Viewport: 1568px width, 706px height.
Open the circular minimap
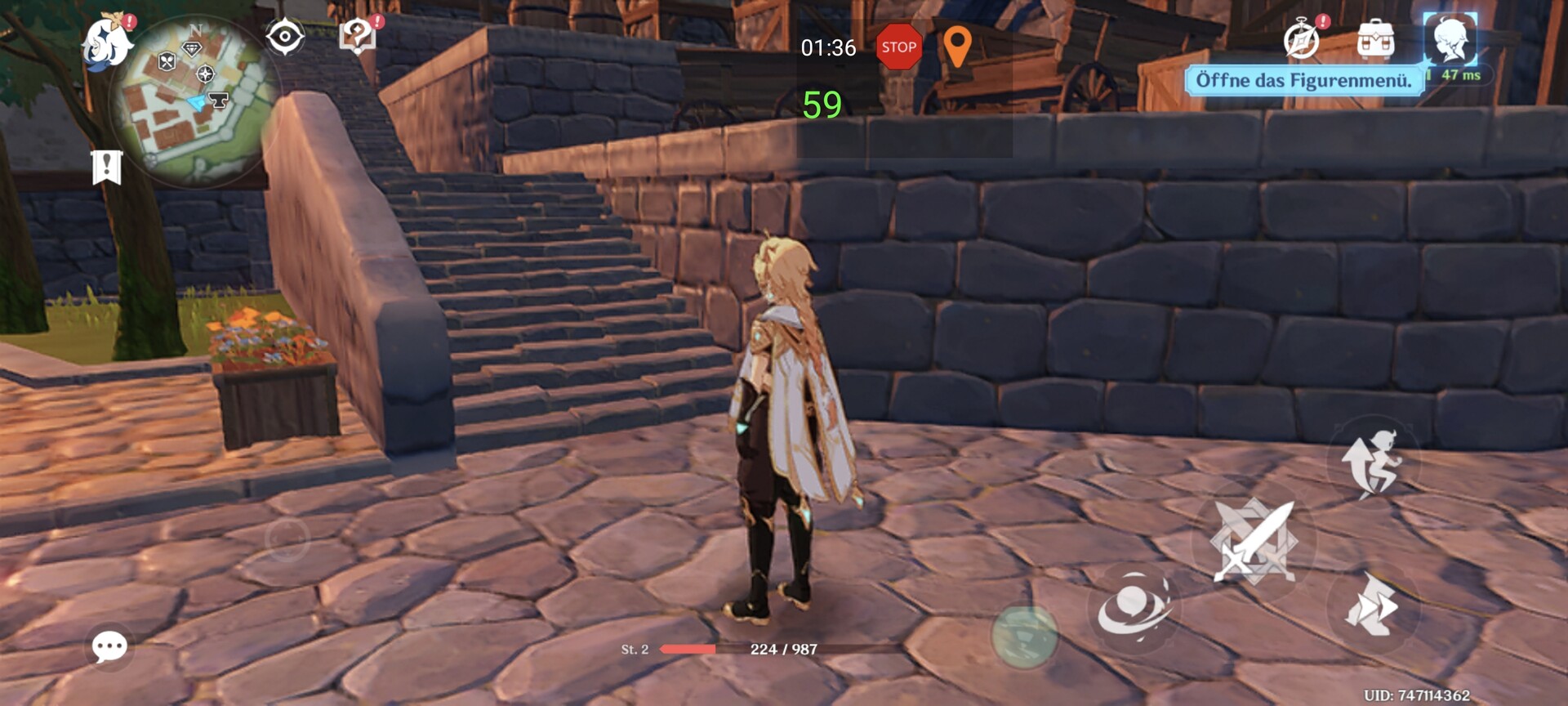point(196,101)
